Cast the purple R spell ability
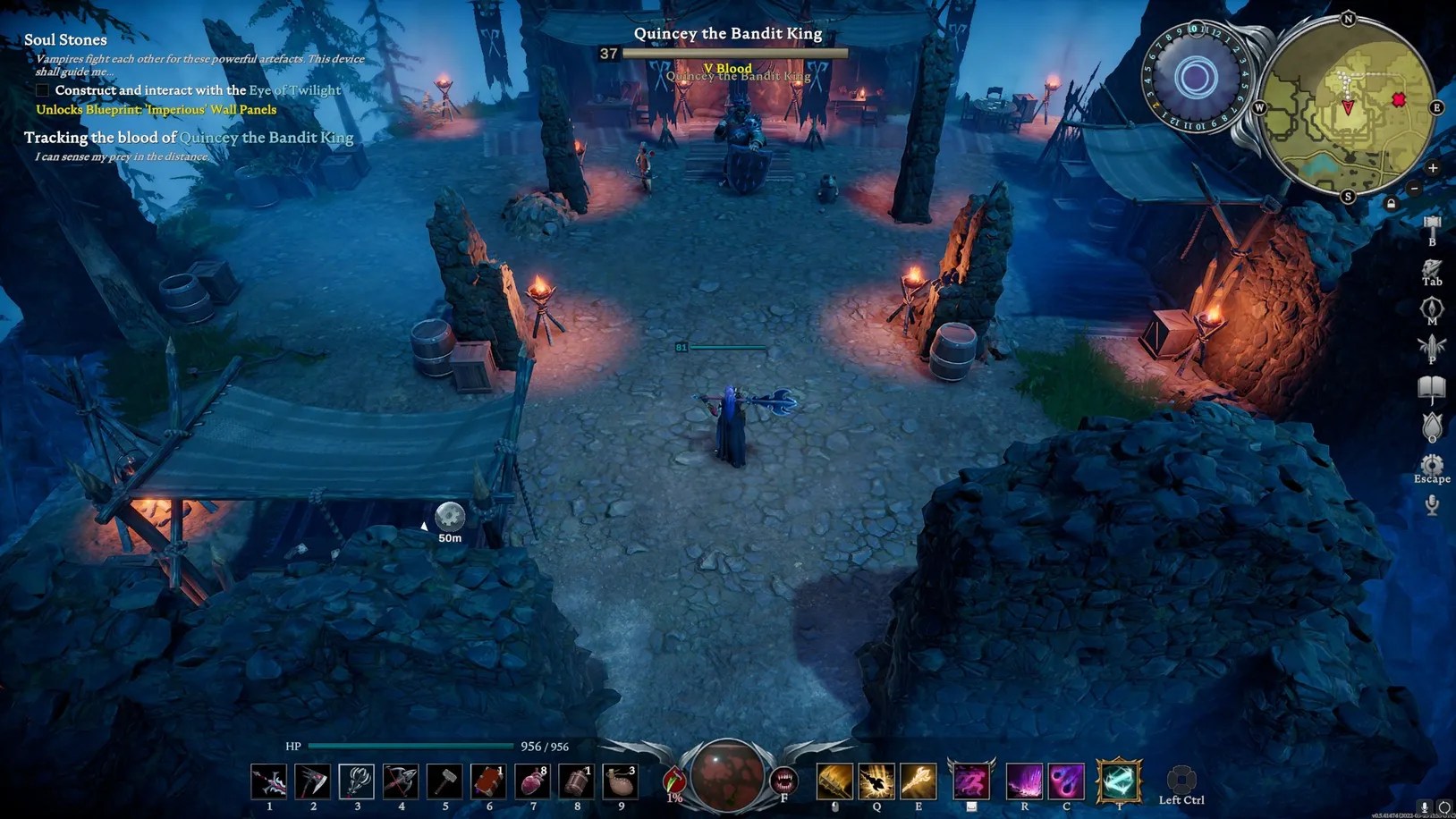This screenshot has height=819, width=1456. [x=1024, y=781]
